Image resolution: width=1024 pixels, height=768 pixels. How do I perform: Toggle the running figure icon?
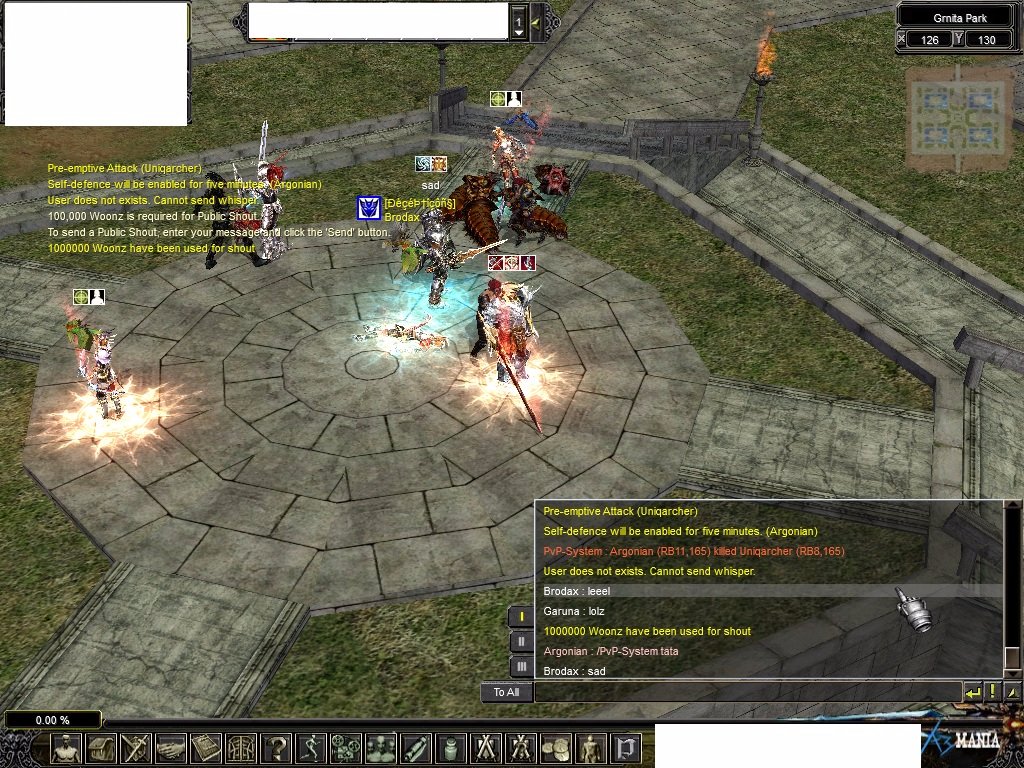coord(311,747)
